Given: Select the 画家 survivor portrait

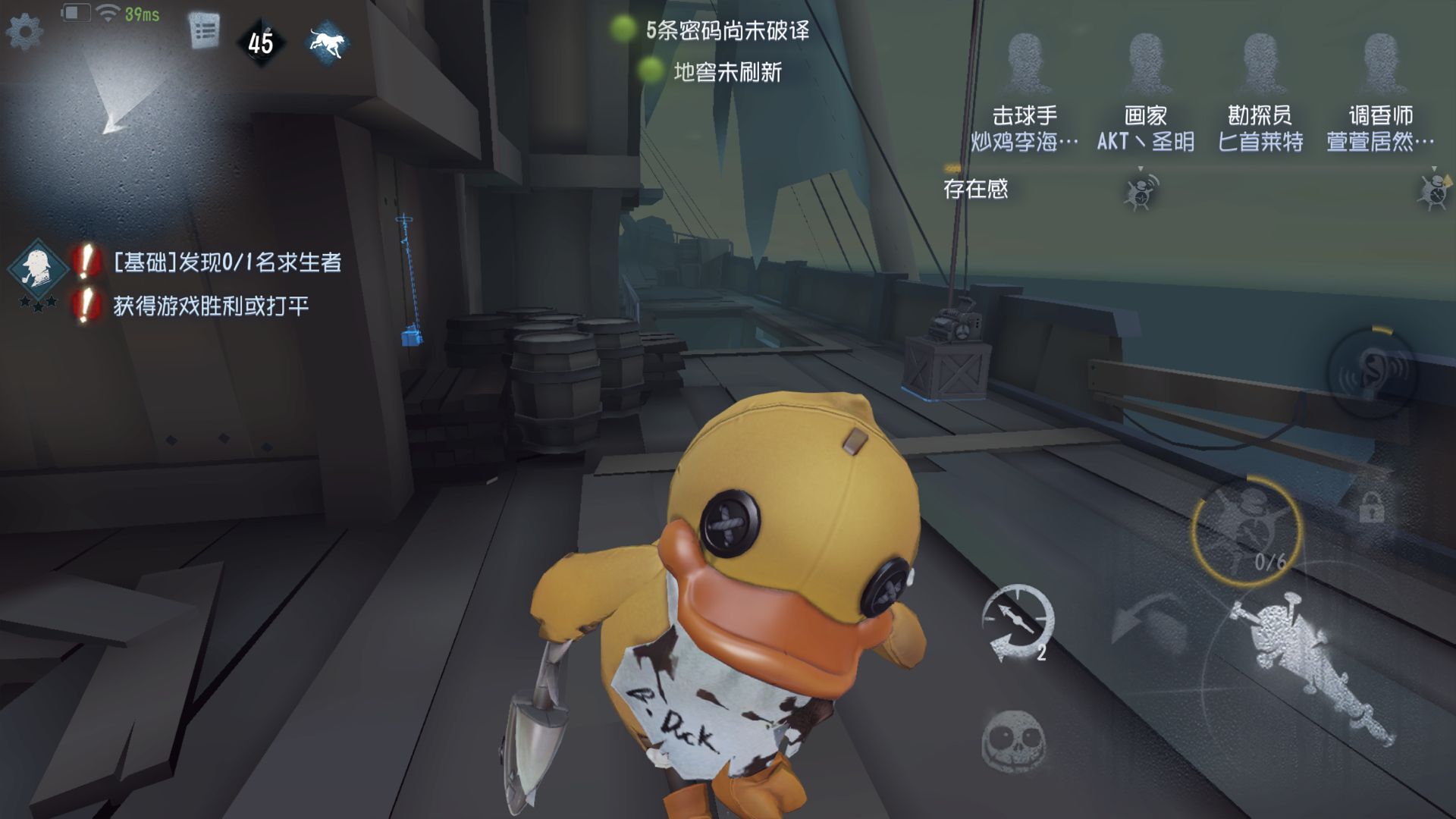Looking at the screenshot, I should pyautogui.click(x=1145, y=64).
